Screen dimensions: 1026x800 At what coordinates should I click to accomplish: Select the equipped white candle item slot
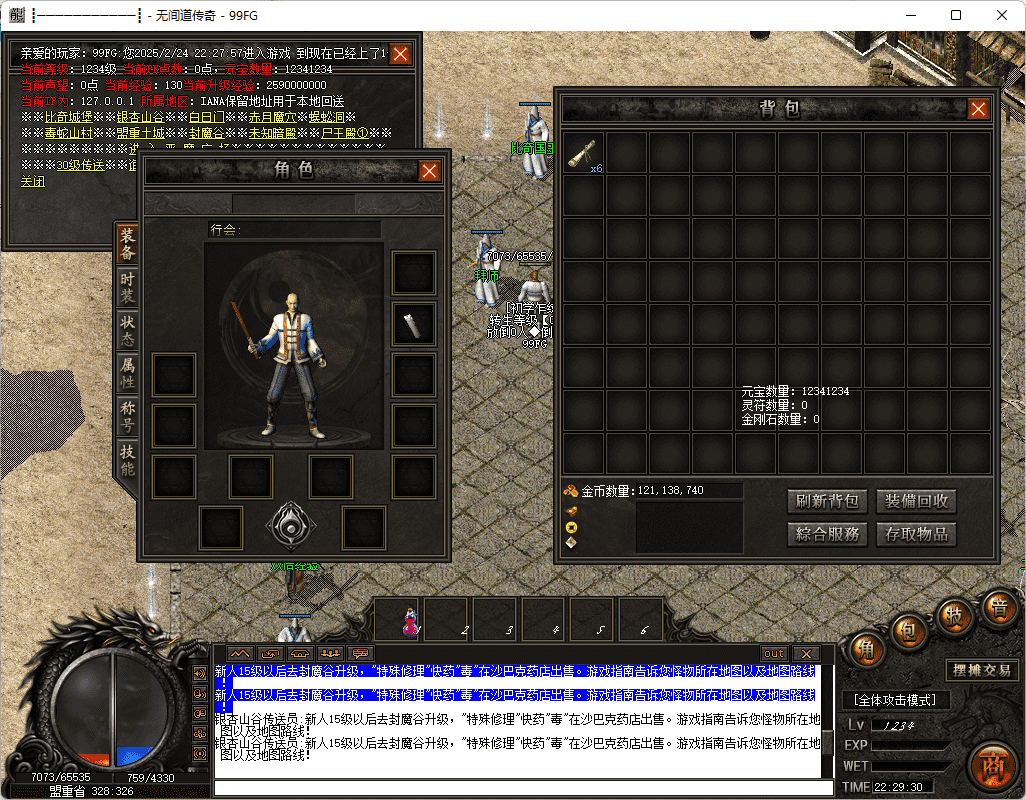click(x=413, y=324)
